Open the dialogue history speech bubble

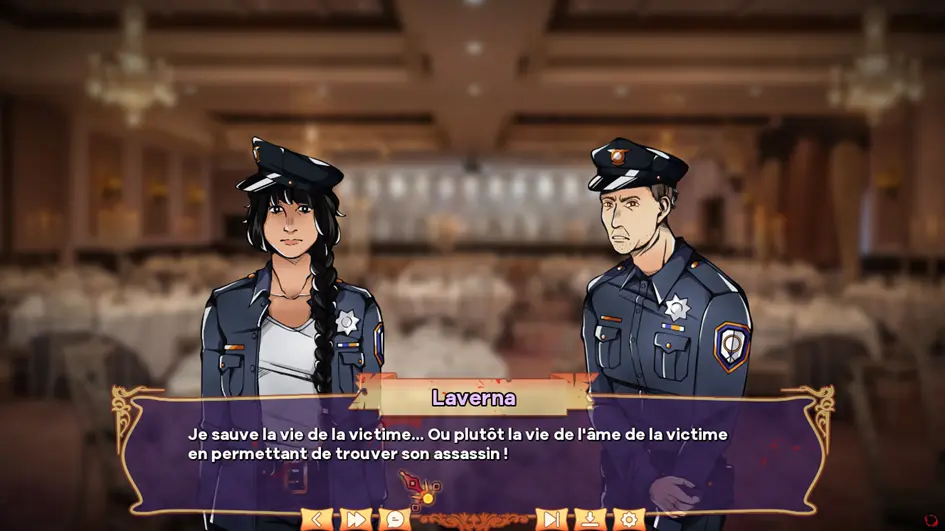(x=394, y=519)
